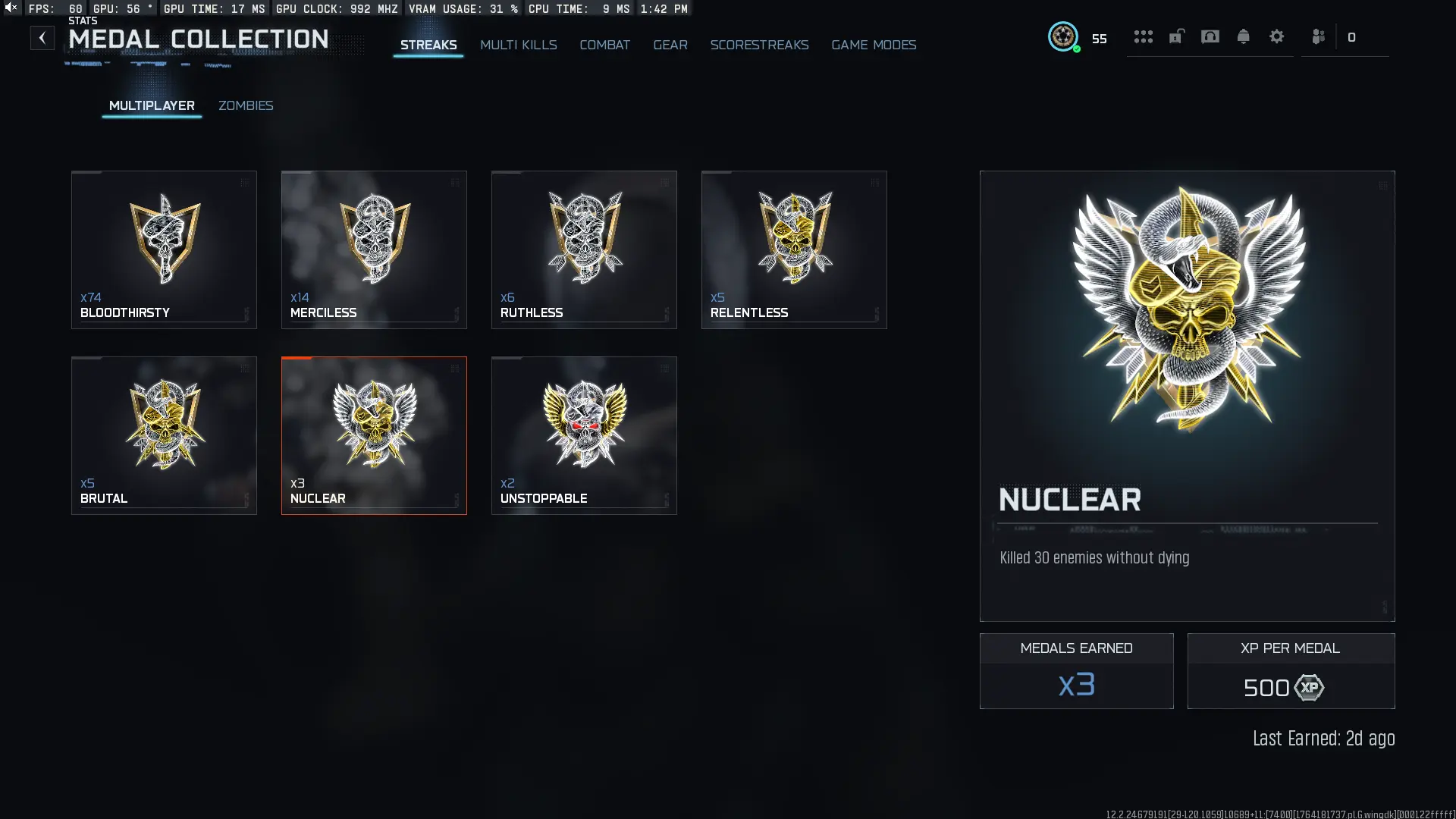This screenshot has height=819, width=1456.
Task: Select the level 55 player emblem
Action: [x=1064, y=36]
